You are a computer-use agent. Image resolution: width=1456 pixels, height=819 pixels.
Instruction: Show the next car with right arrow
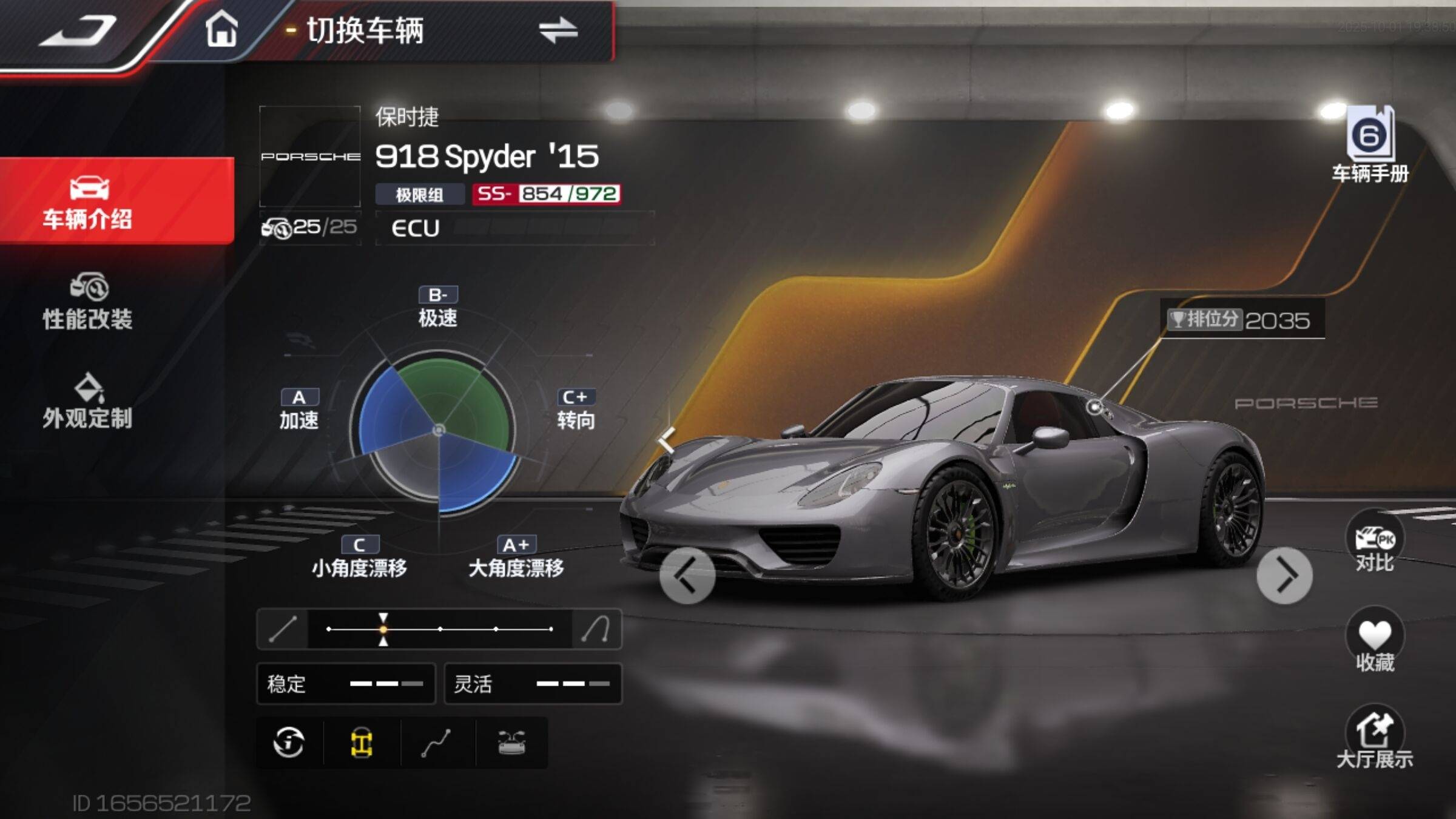(x=1284, y=576)
